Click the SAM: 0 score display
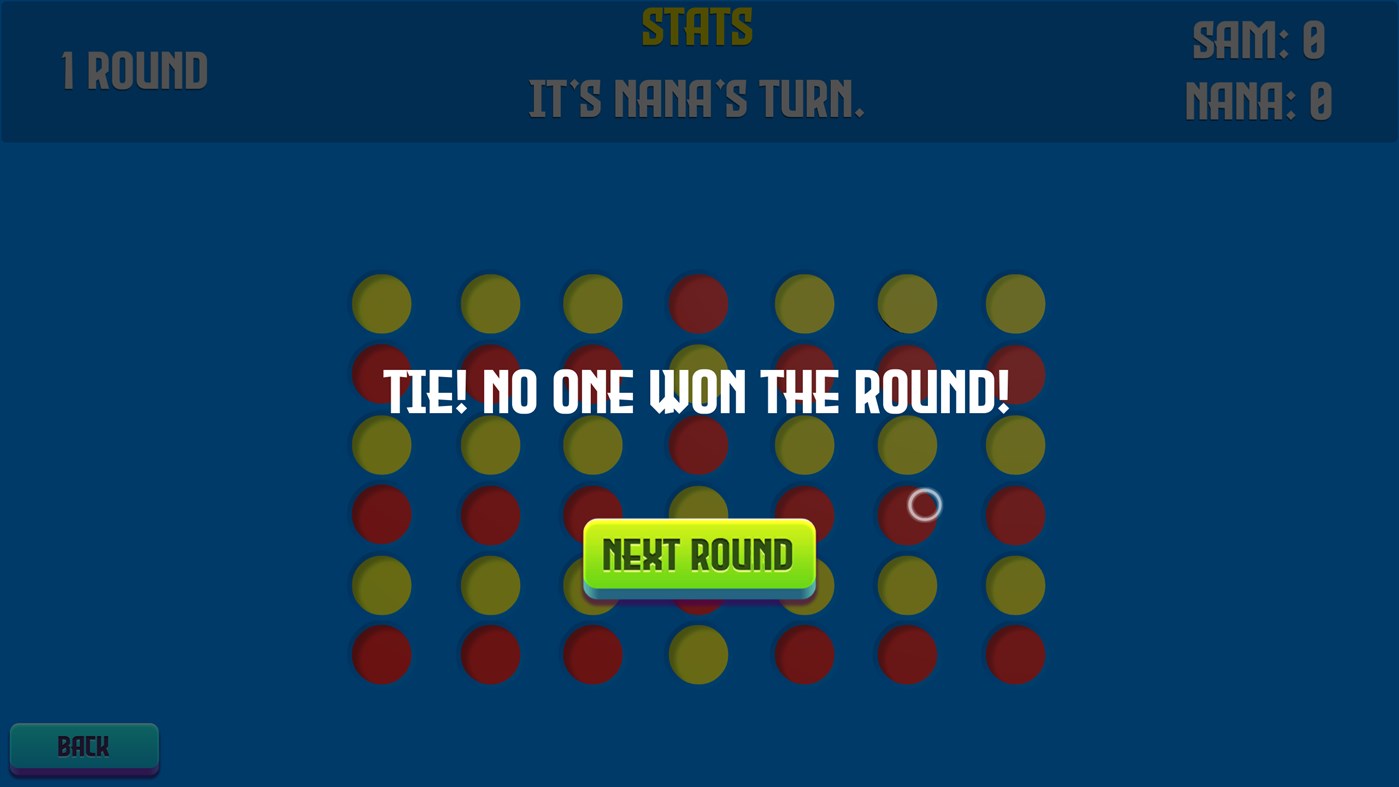1399x787 pixels. point(1258,40)
